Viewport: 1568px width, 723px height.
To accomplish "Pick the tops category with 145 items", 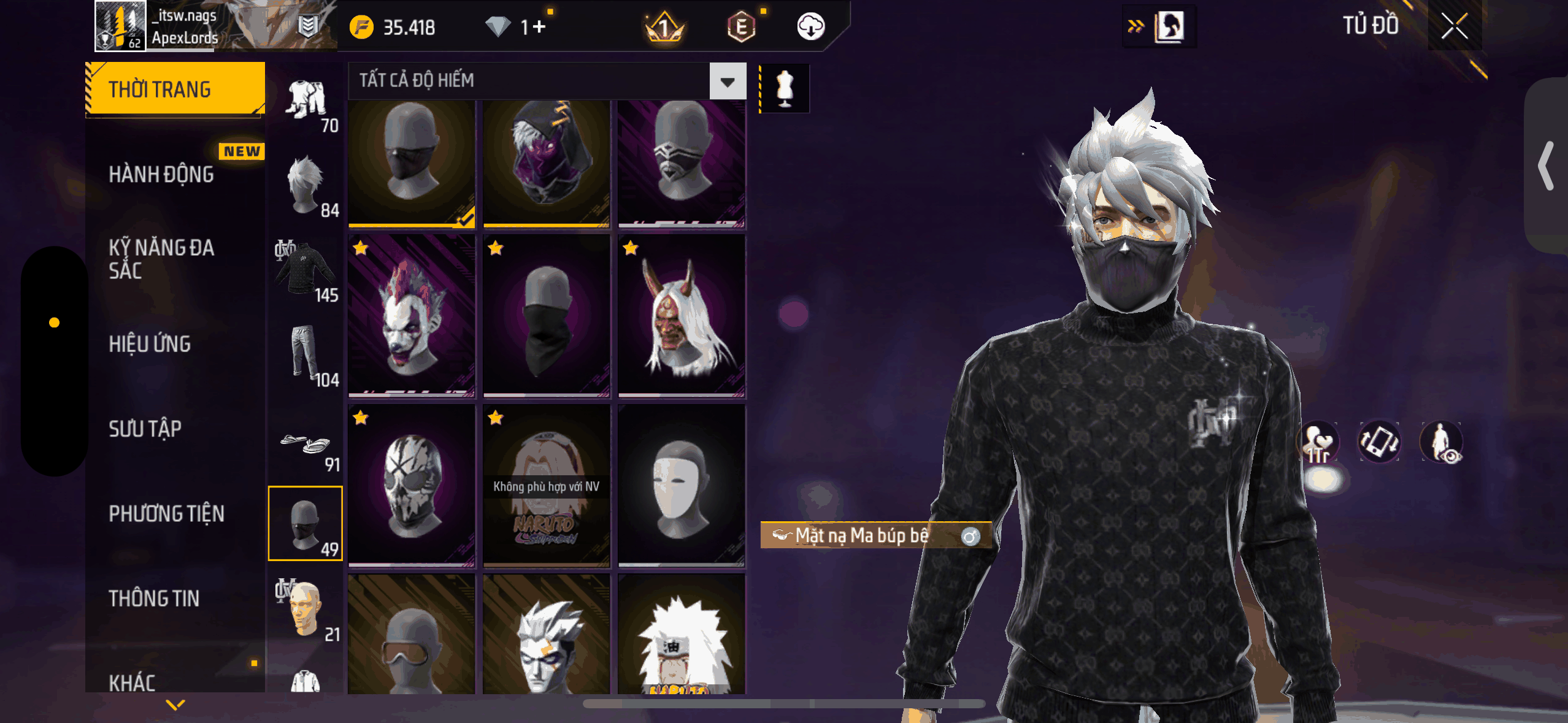I will point(306,272).
